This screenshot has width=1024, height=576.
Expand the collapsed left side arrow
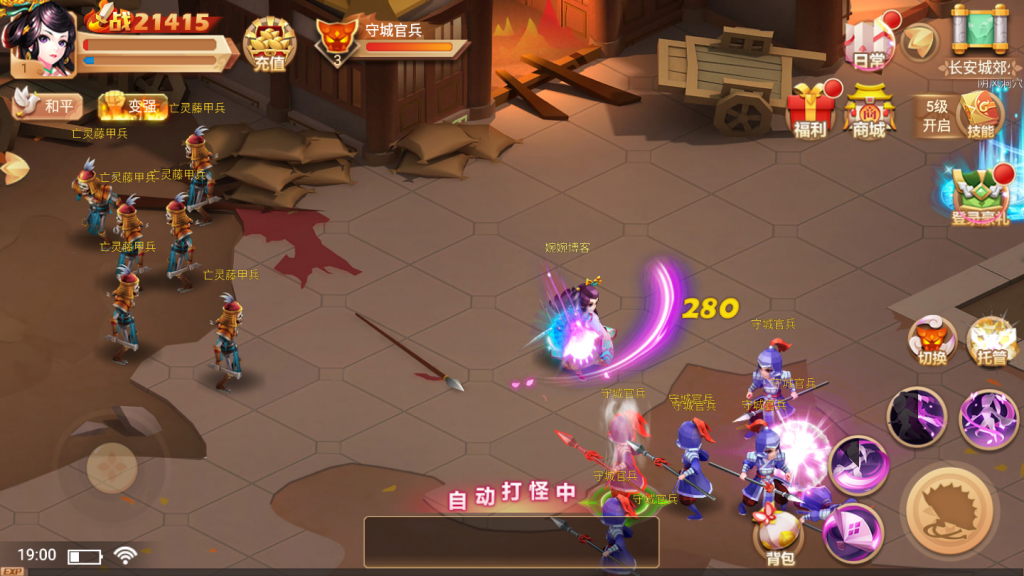click(x=10, y=167)
